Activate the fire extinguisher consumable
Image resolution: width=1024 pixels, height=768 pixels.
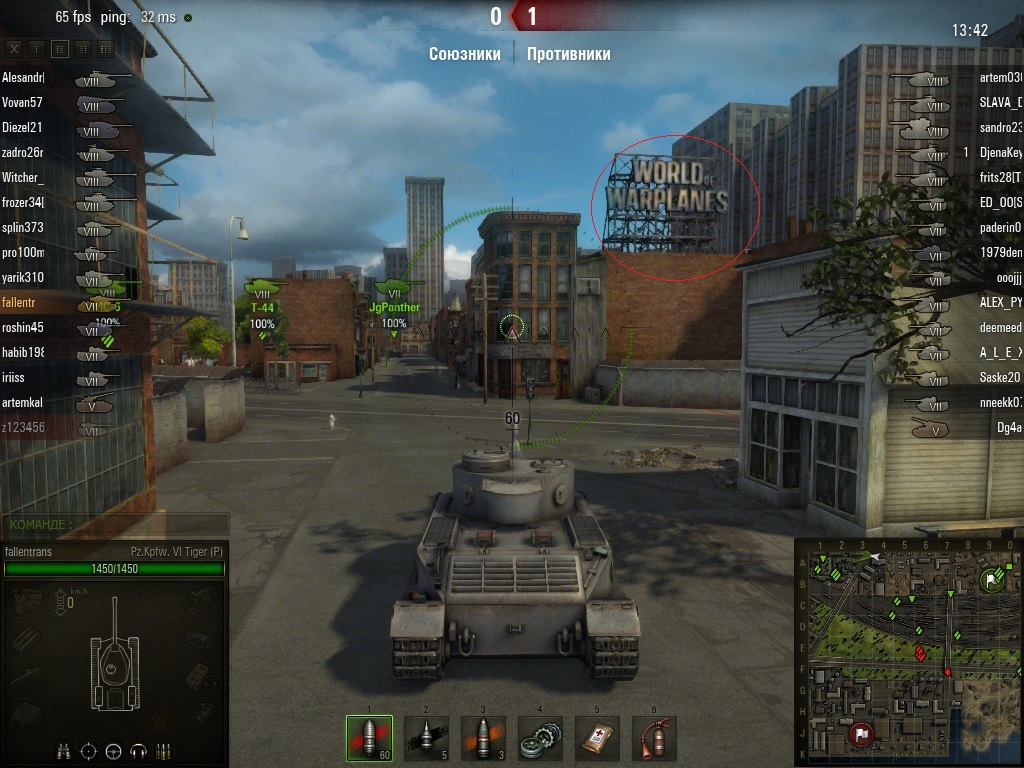(654, 738)
